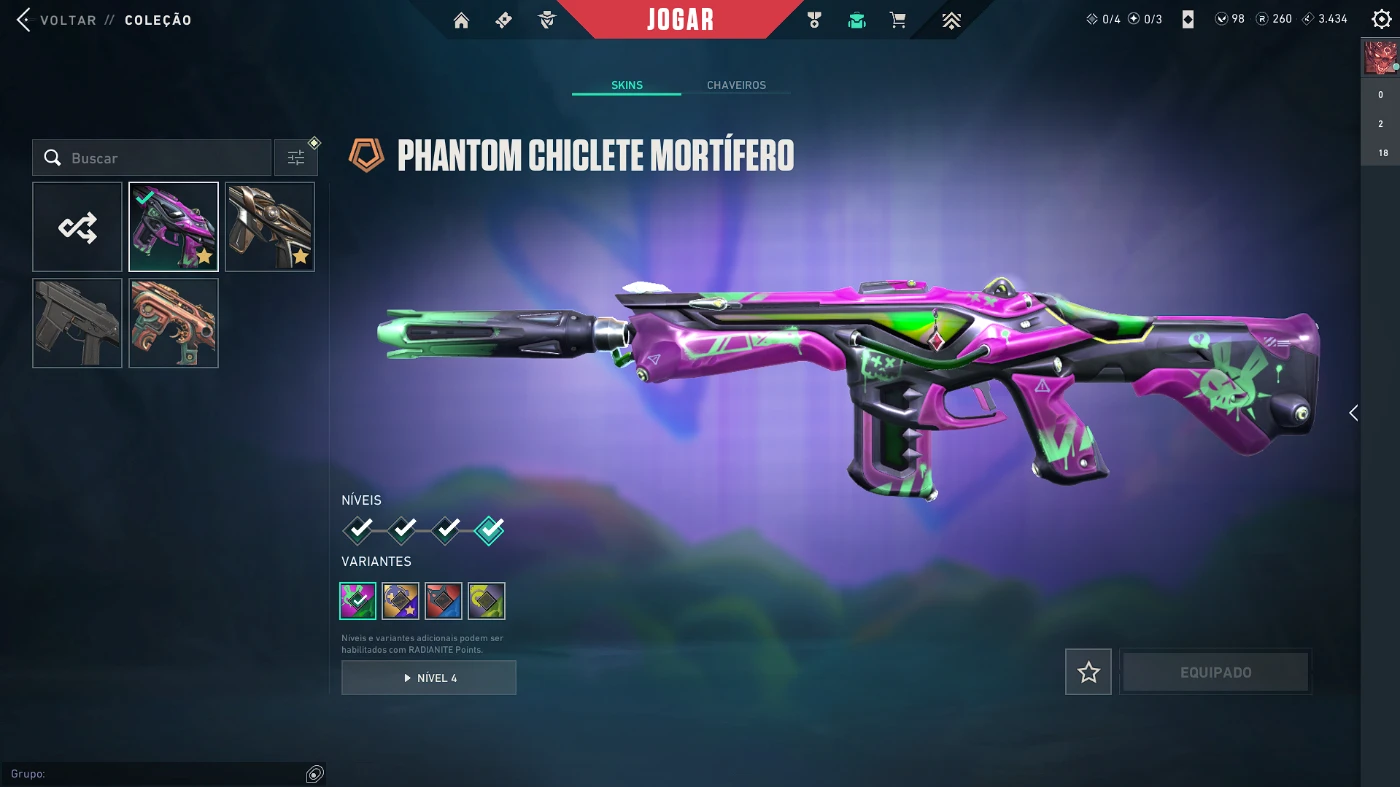Select the yellow variant swatch
Screen dimensions: 1400x787
click(487, 601)
